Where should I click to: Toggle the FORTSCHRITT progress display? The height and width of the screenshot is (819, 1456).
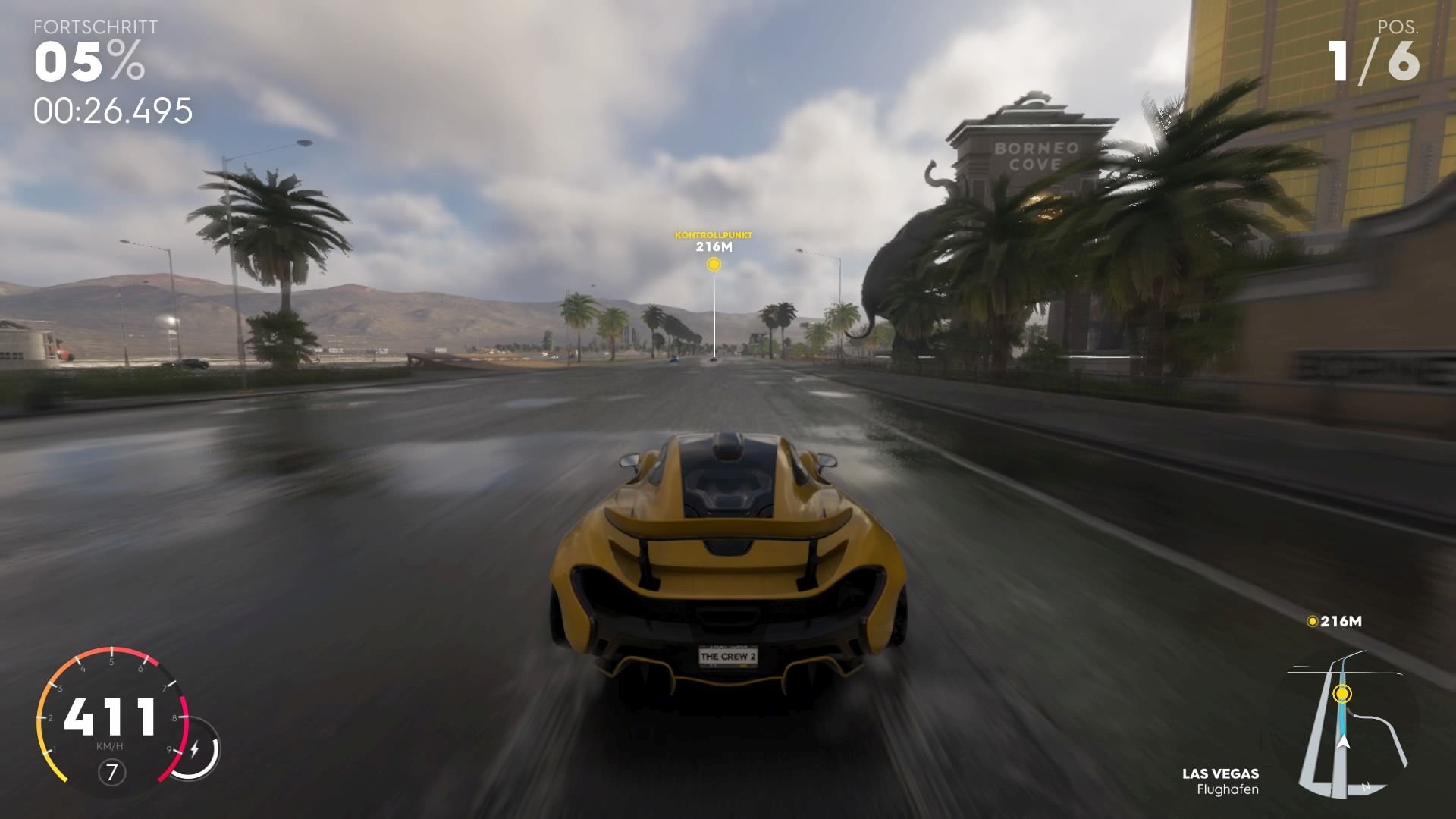coord(95,27)
